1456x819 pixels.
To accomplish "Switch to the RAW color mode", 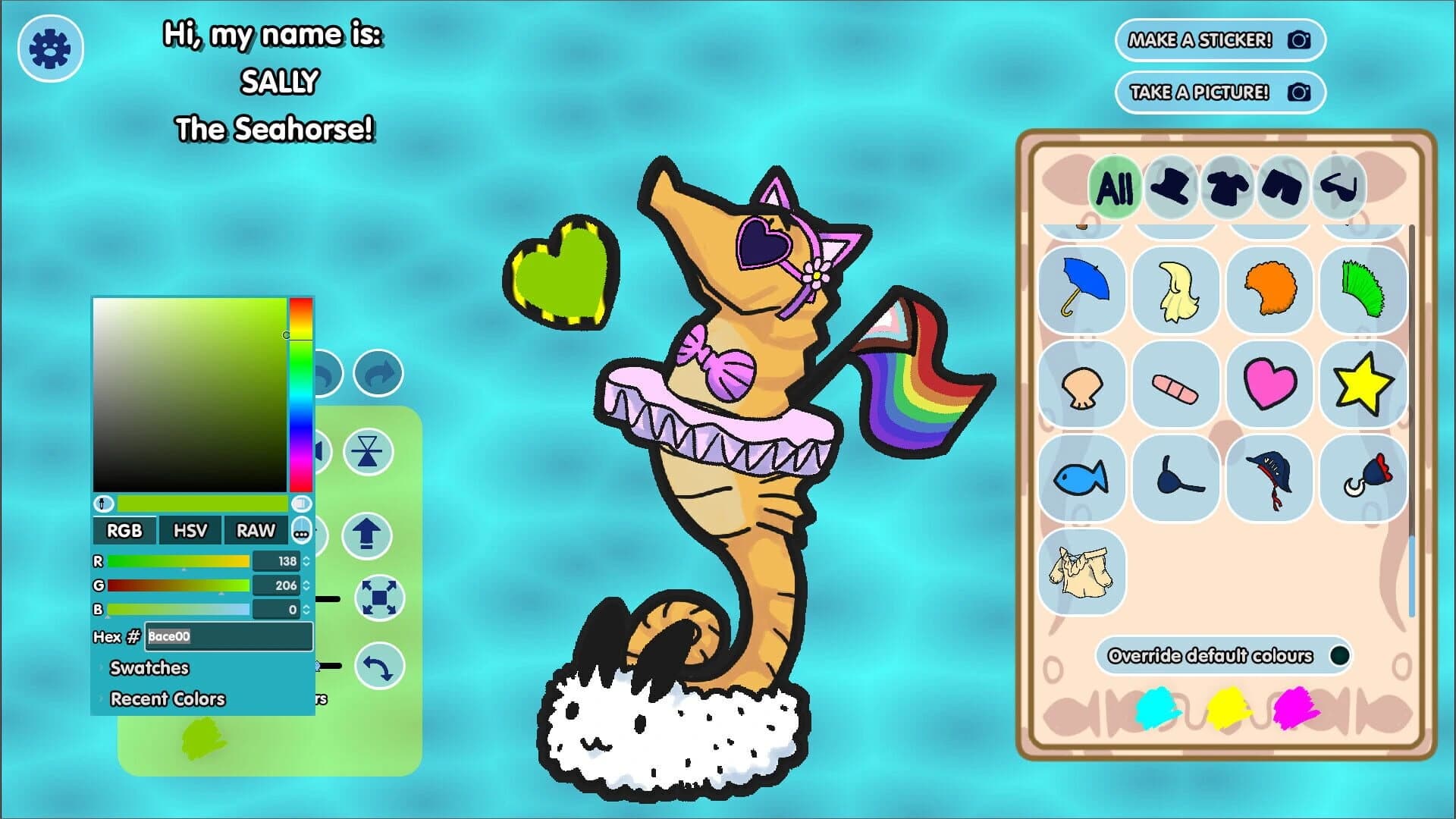I will 256,530.
